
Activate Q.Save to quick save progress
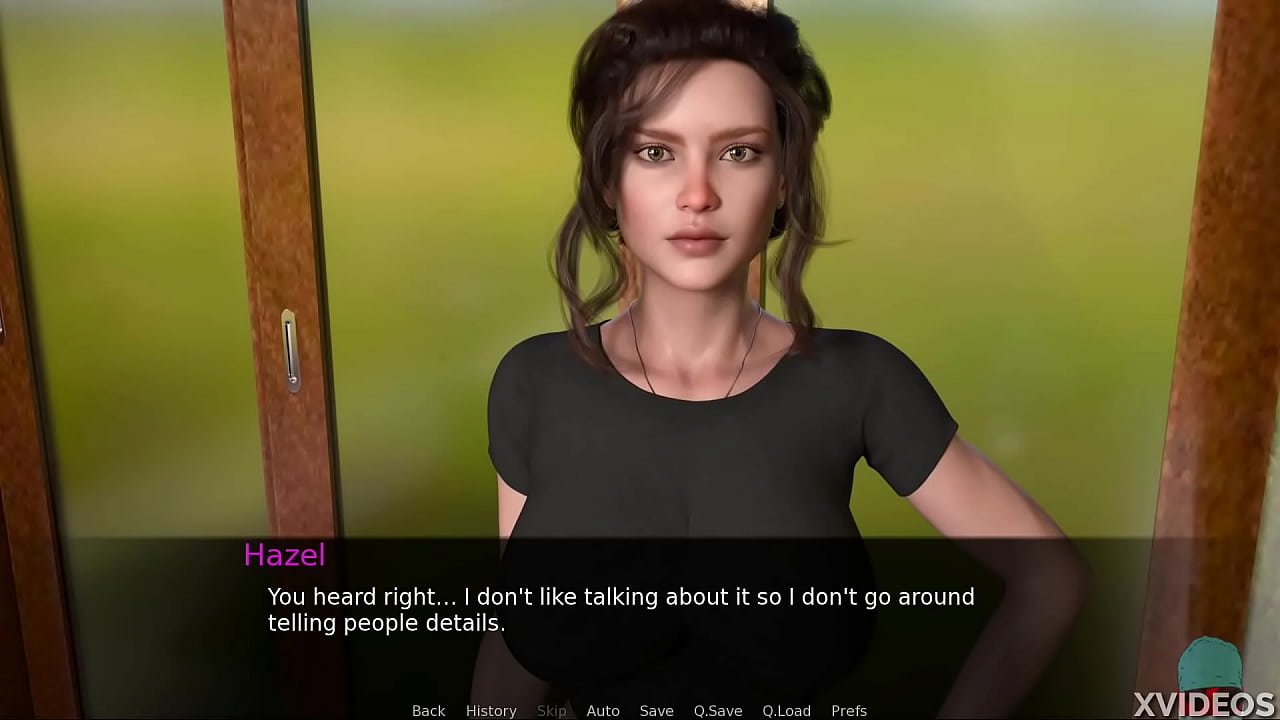click(718, 710)
